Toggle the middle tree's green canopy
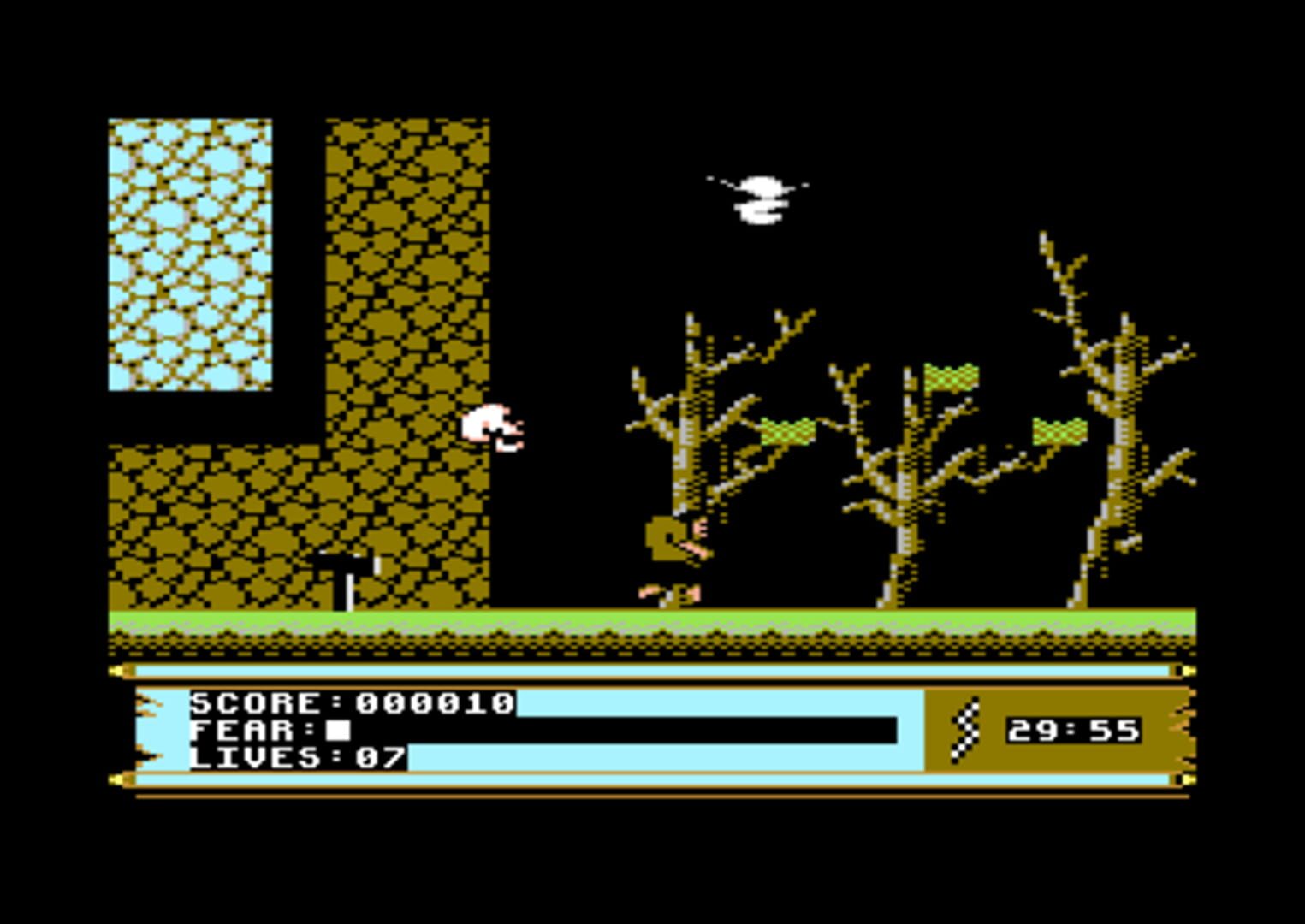 (x=950, y=376)
